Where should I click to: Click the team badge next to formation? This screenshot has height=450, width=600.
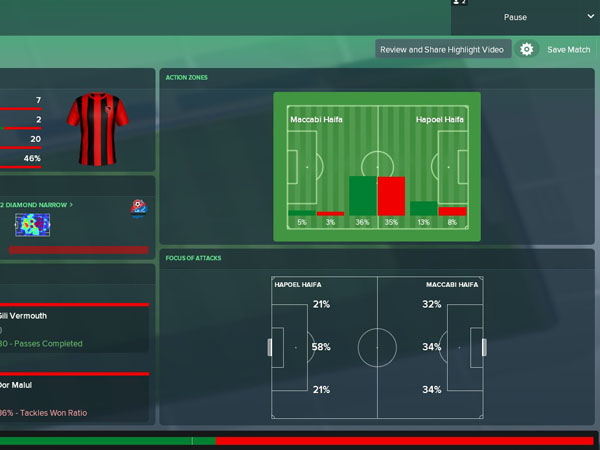tap(139, 208)
